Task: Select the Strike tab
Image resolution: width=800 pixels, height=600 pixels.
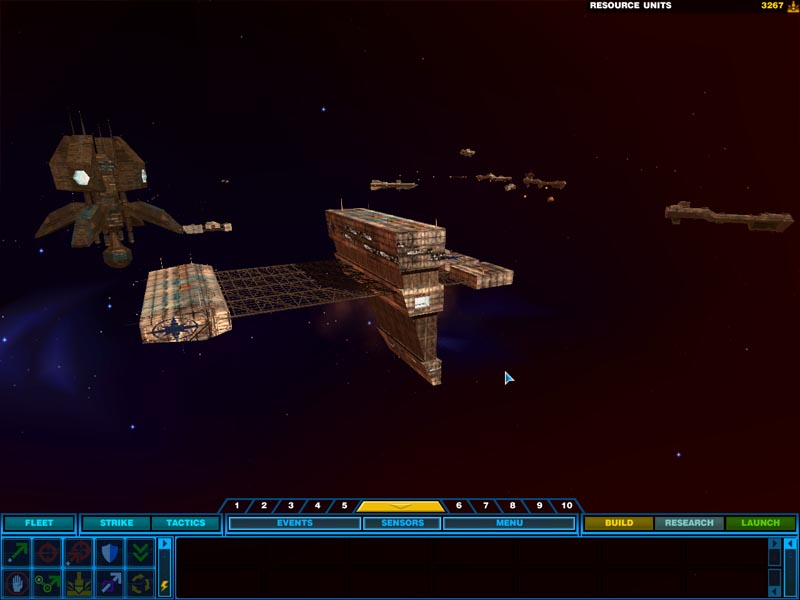Action: click(116, 523)
